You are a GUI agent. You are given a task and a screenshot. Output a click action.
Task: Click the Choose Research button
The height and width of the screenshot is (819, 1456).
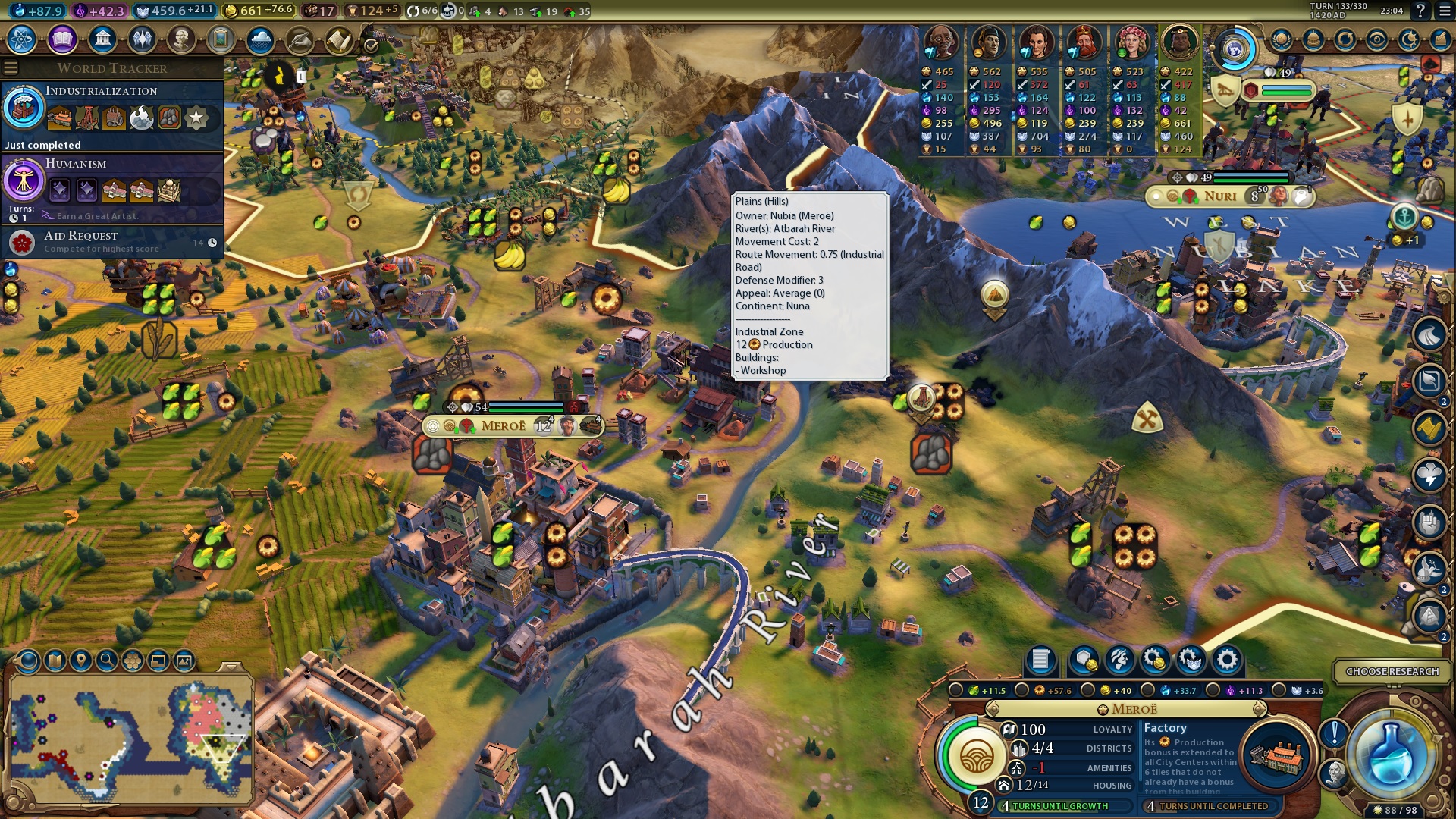click(x=1393, y=671)
